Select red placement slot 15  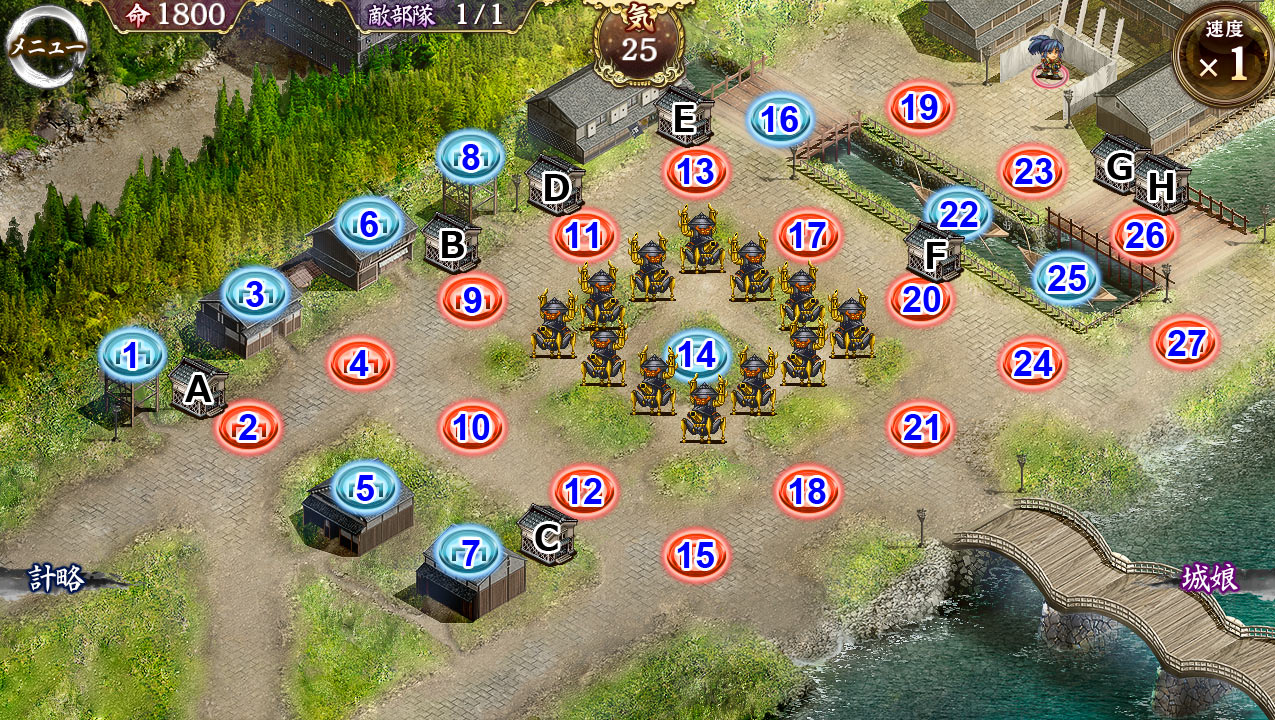[696, 555]
